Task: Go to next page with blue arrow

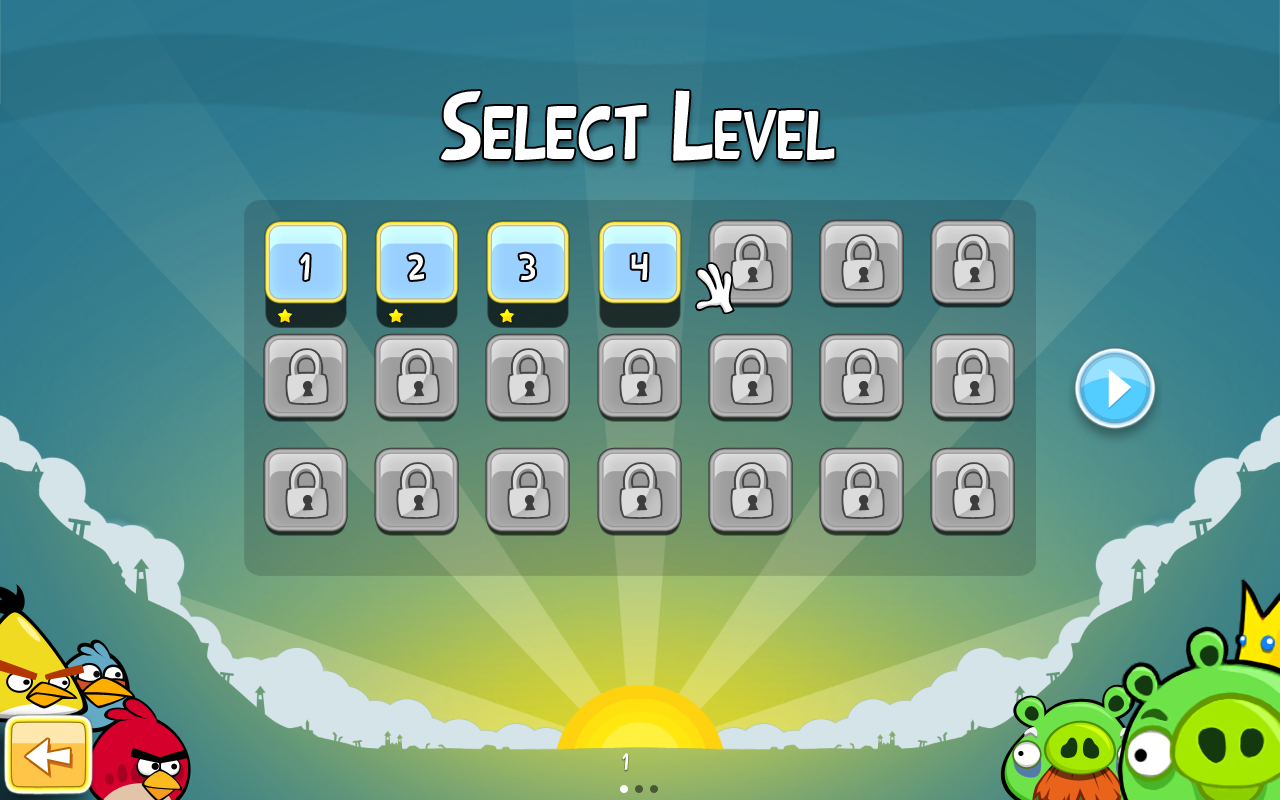Action: pos(1115,388)
